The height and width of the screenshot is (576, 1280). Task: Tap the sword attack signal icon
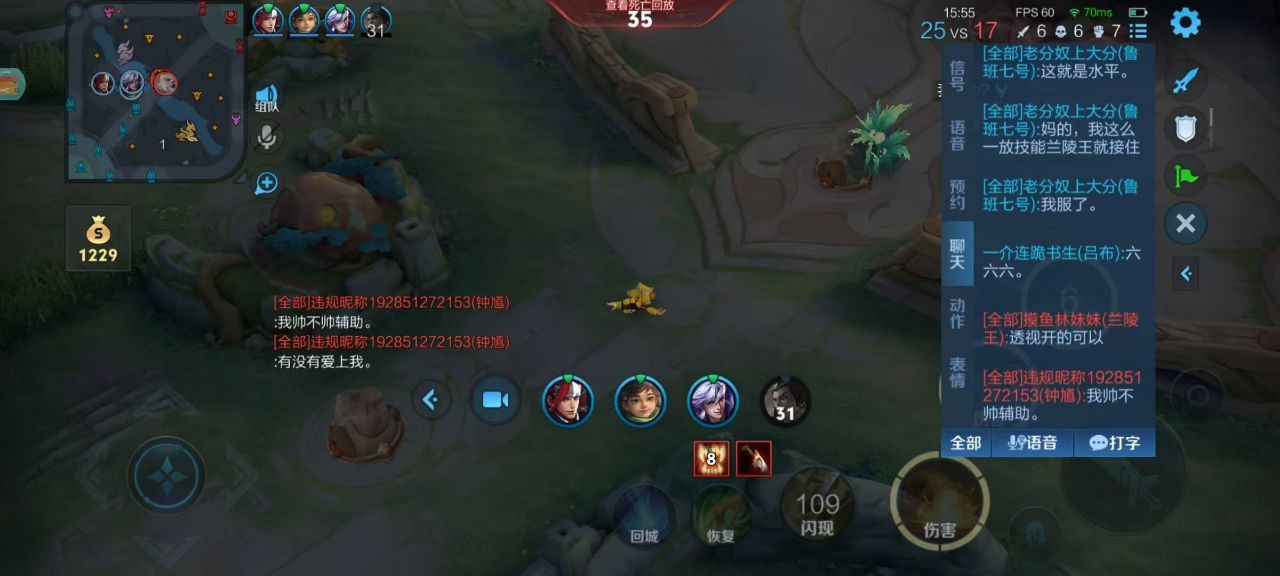click(x=1185, y=80)
